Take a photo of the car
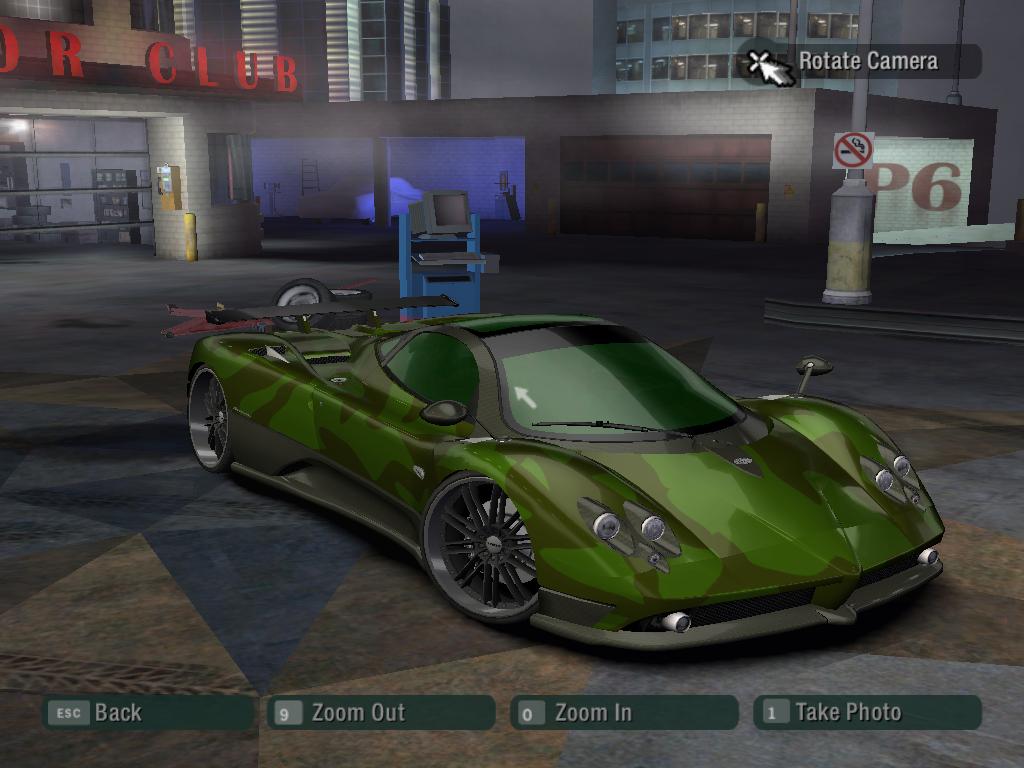 pyautogui.click(x=866, y=713)
